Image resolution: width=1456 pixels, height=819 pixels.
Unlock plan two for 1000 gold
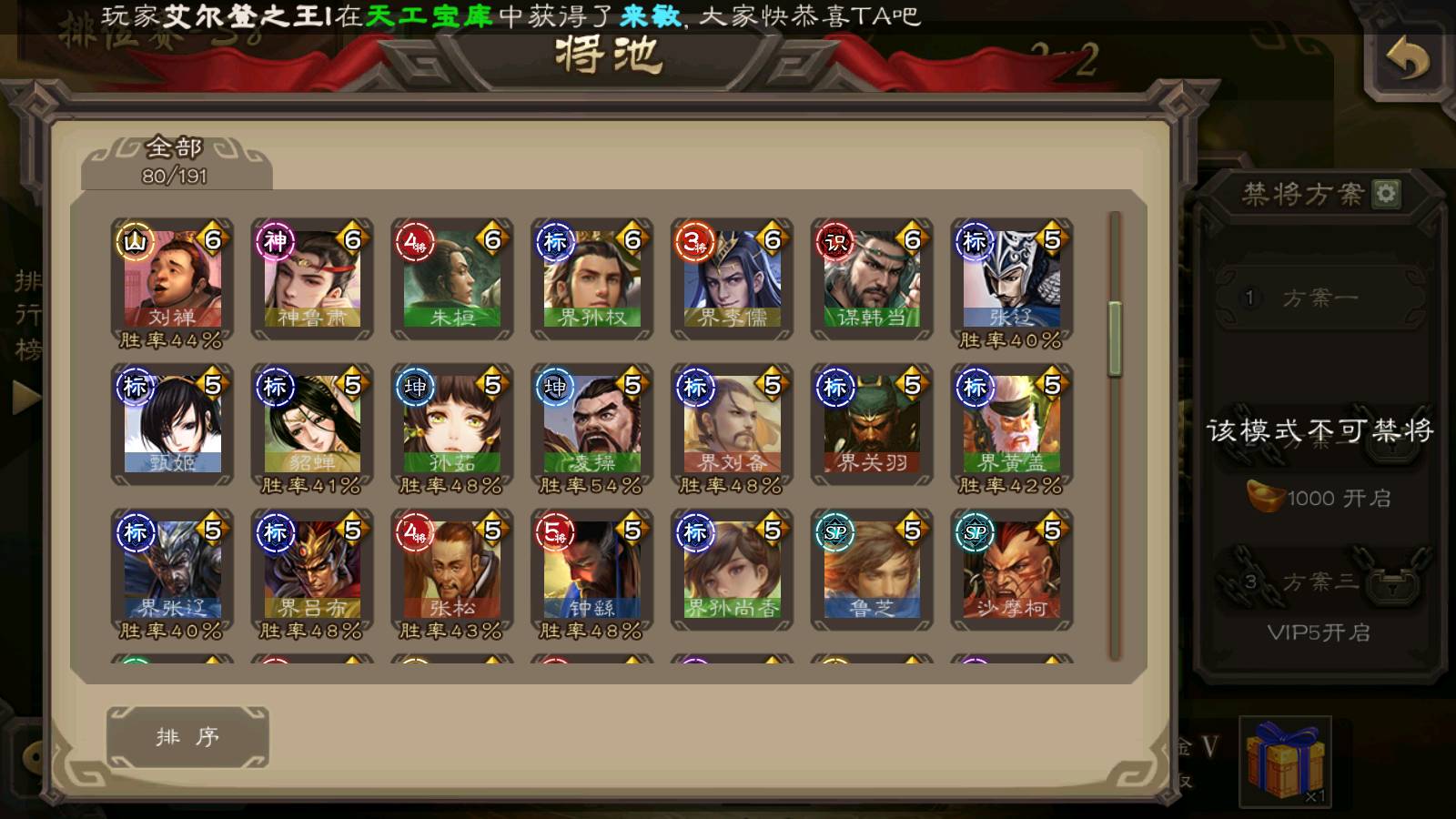(1319, 498)
